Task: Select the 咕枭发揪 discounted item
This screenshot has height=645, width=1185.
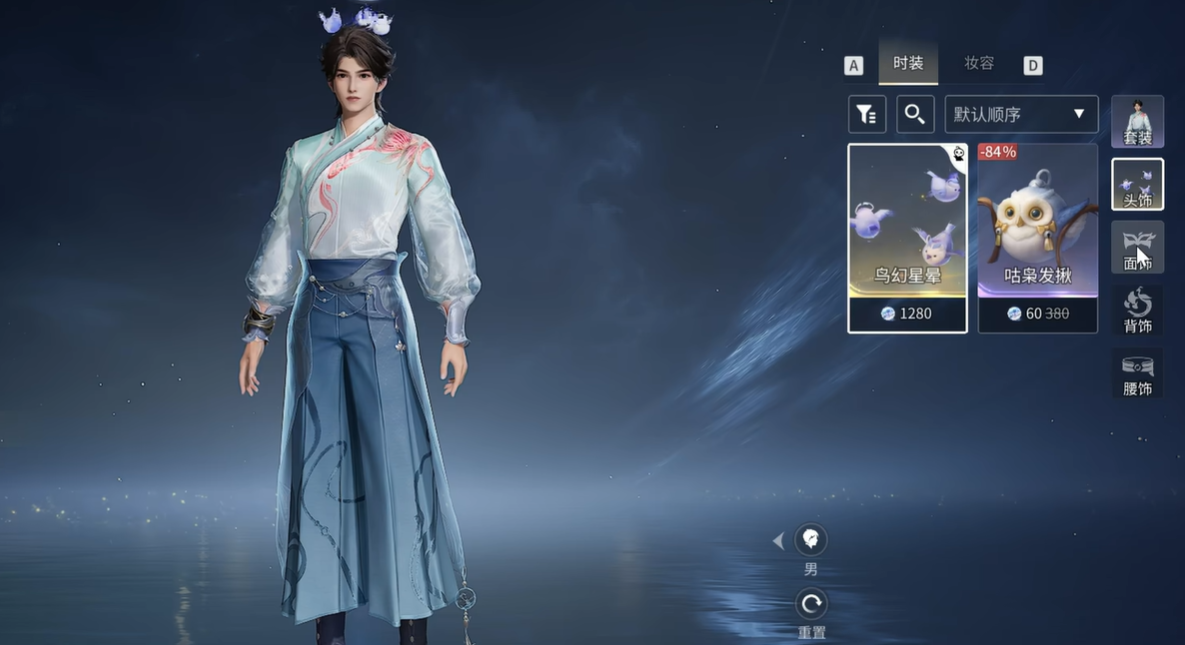Action: [1037, 238]
